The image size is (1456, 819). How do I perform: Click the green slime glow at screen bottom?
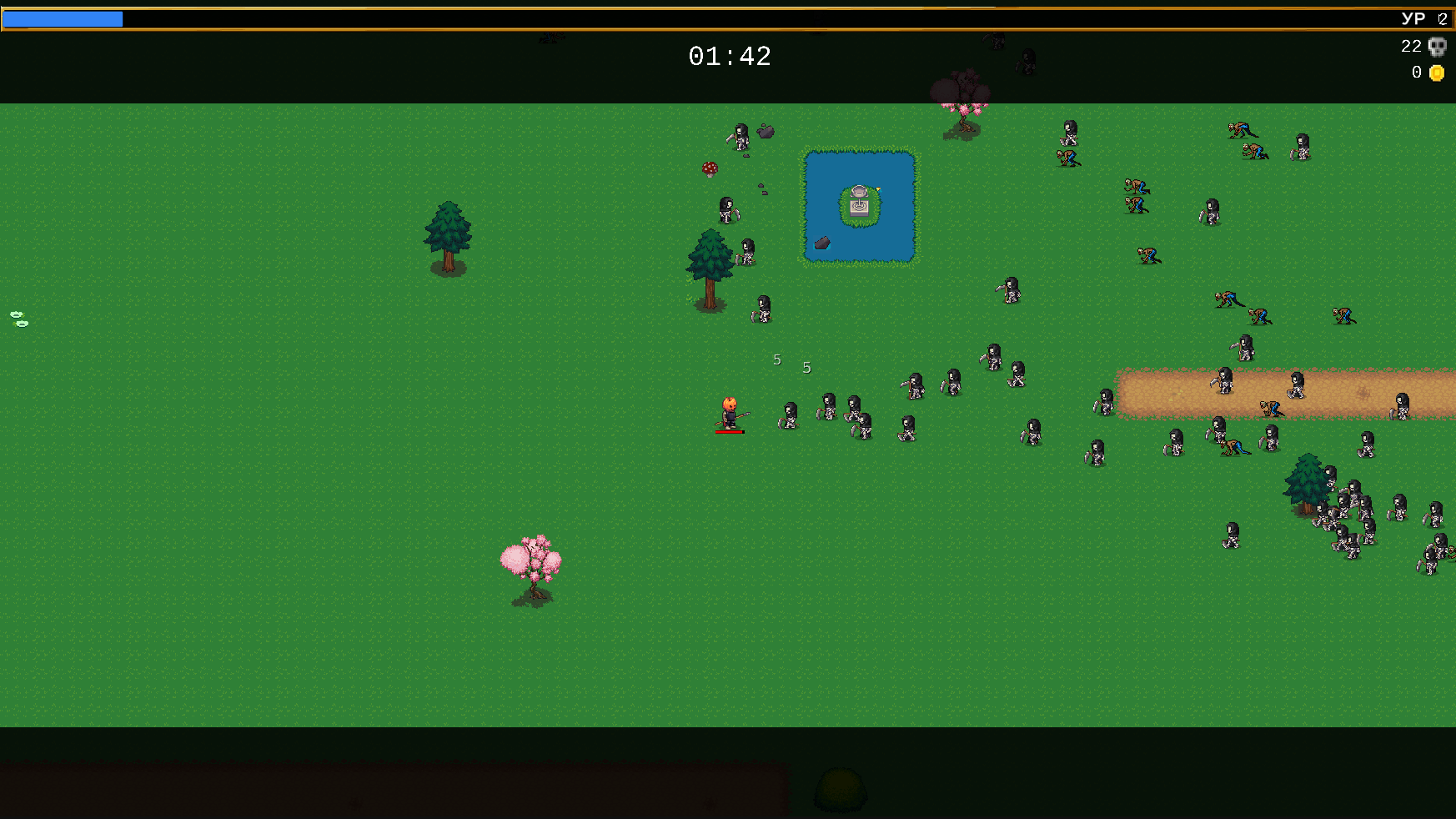pyautogui.click(x=839, y=788)
